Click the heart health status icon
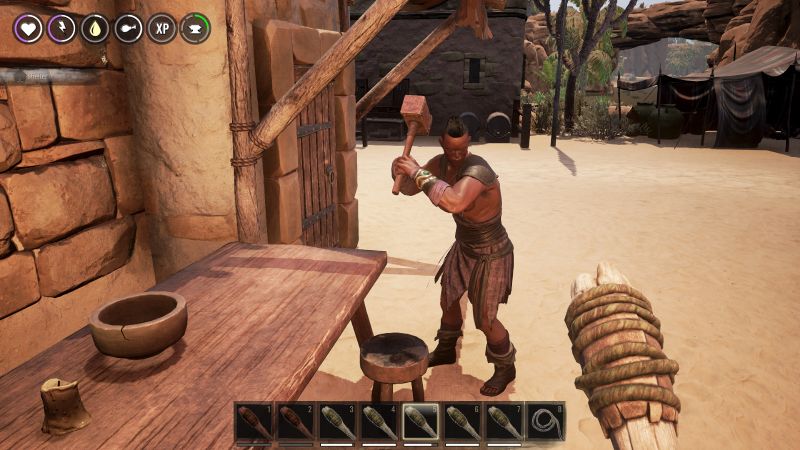Viewport: 800px width, 450px height. click(28, 28)
